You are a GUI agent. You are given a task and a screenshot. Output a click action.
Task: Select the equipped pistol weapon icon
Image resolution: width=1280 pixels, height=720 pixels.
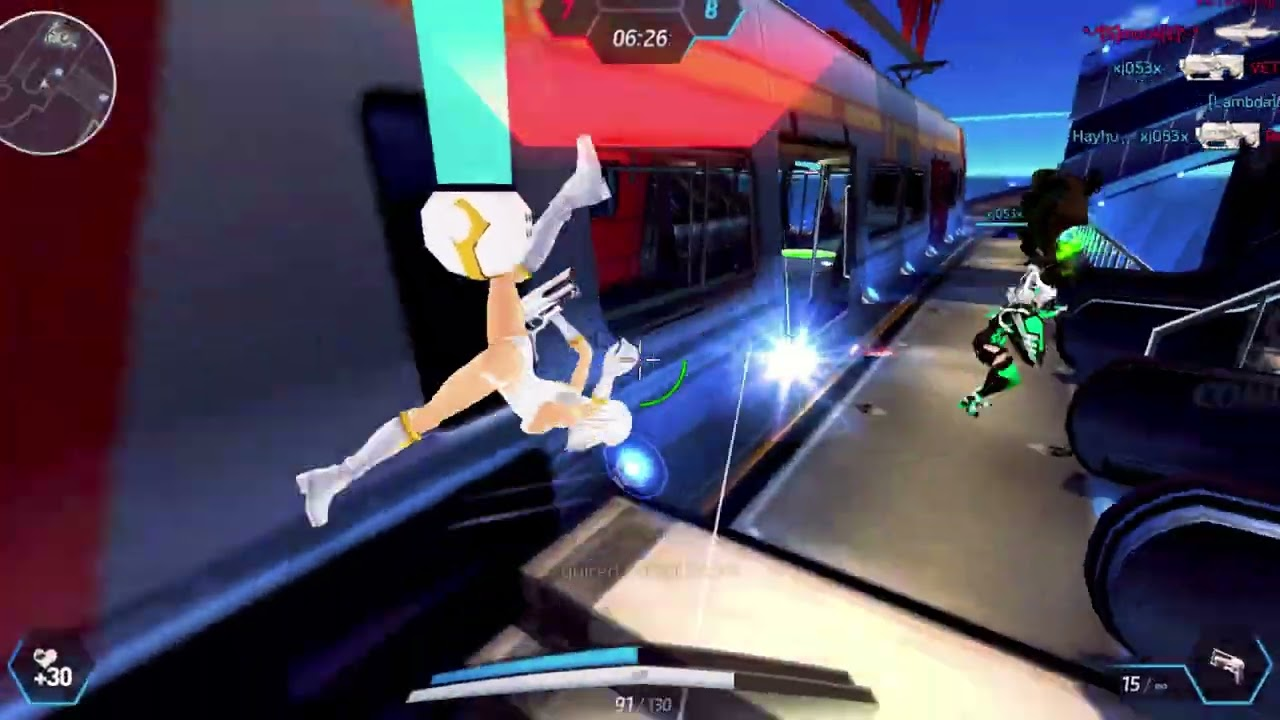(1226, 667)
